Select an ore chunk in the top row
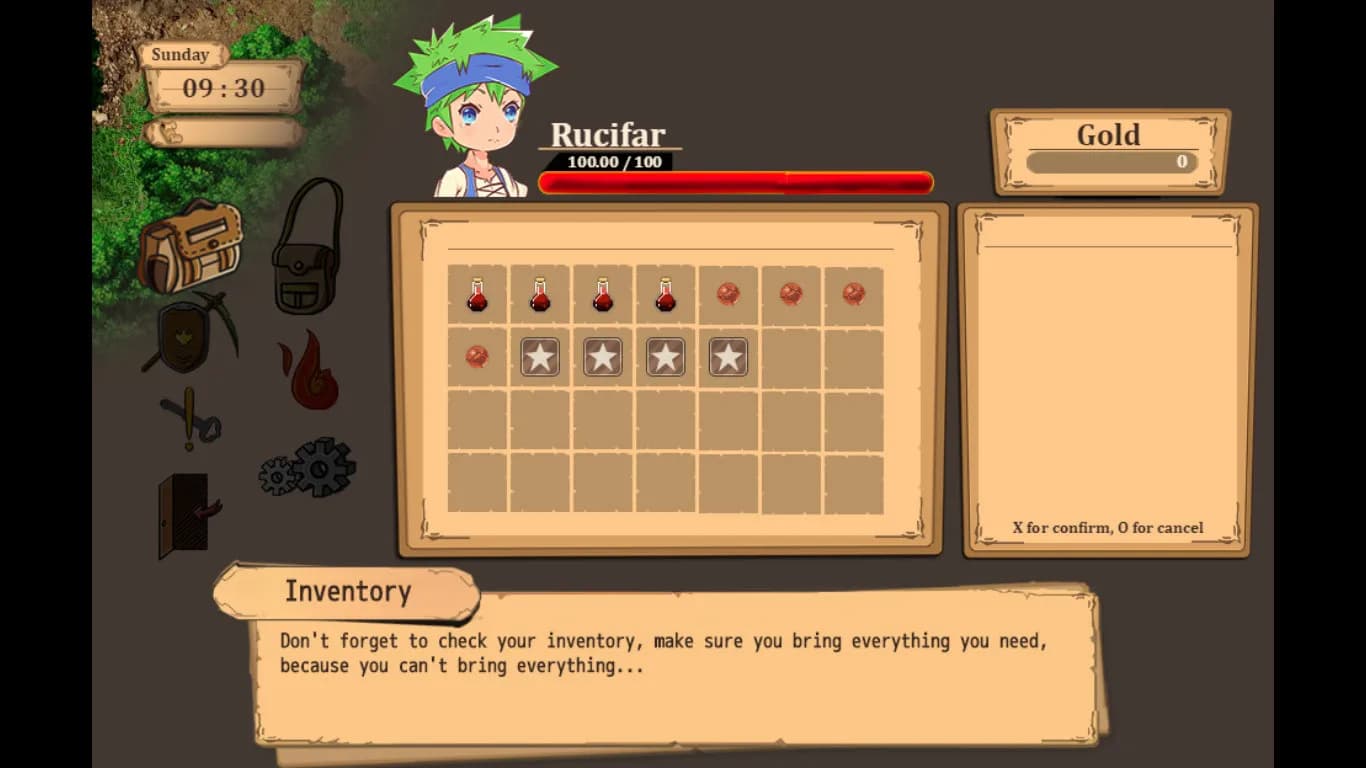Screen dimensions: 1366x768 728,293
